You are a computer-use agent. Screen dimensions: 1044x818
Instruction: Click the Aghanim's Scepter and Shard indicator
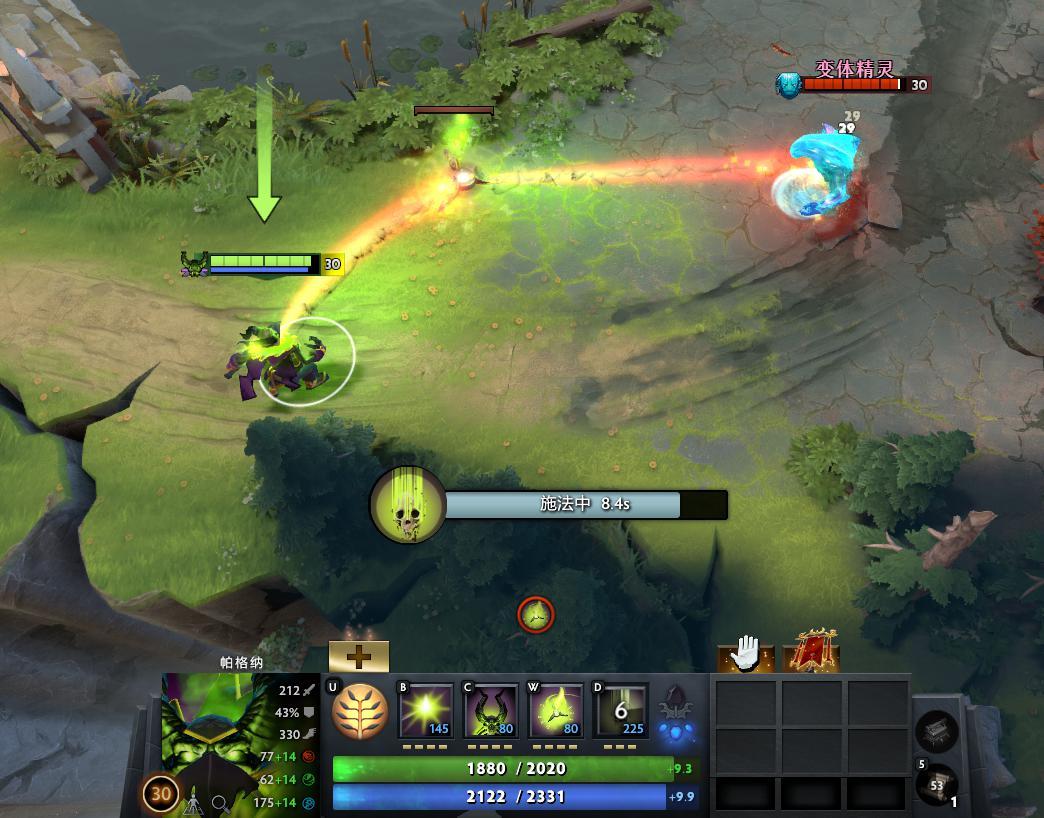click(678, 718)
